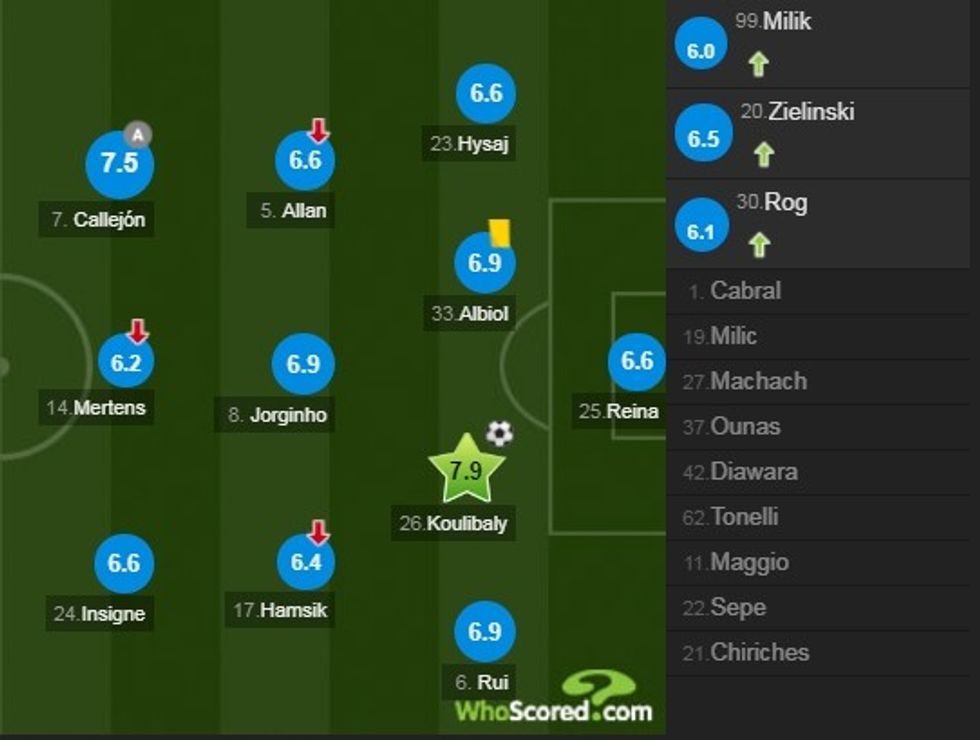Choose Chiriches in the bench list
Screen dimensions: 980x740
(x=759, y=652)
